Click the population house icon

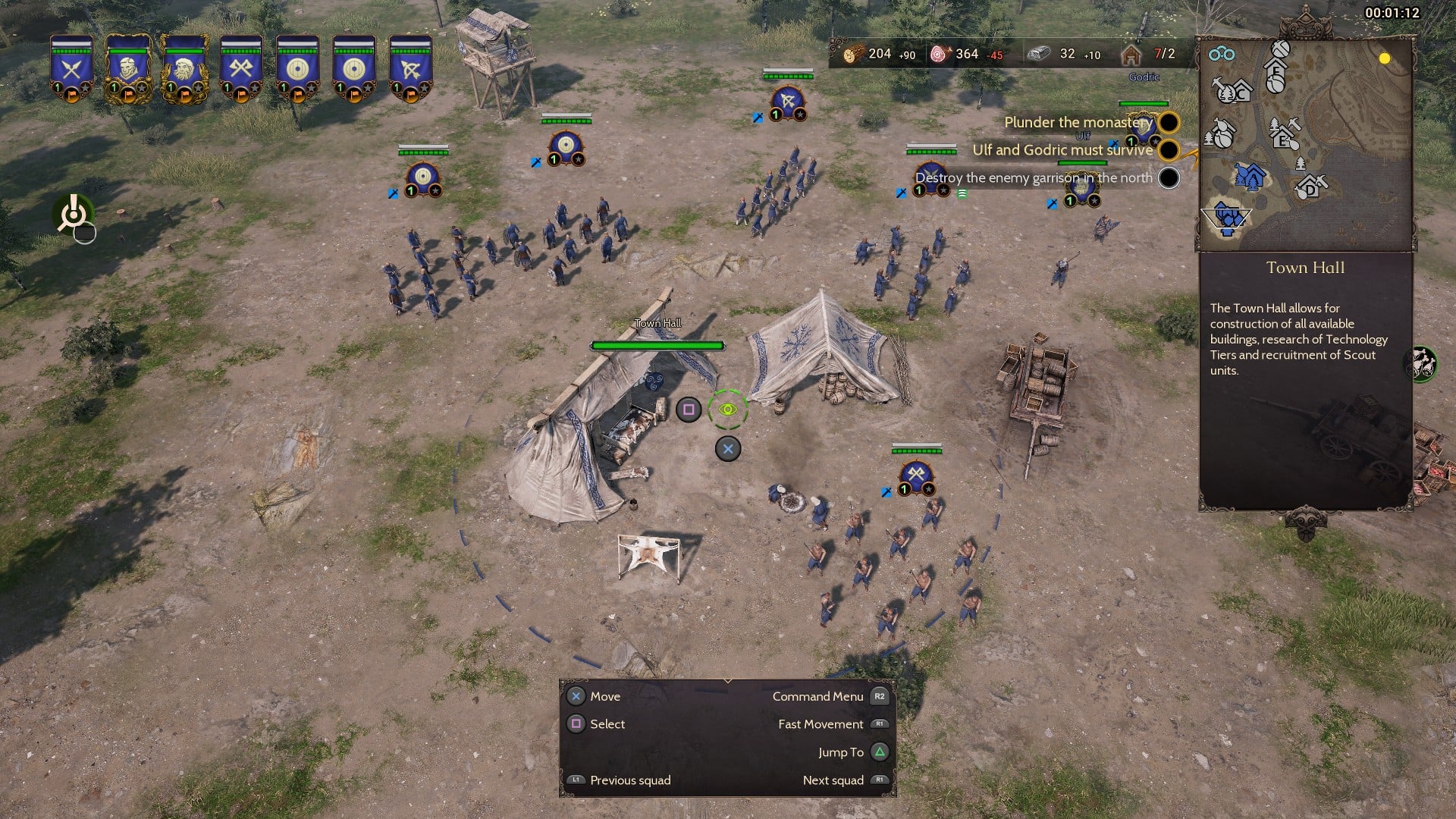pos(1131,54)
